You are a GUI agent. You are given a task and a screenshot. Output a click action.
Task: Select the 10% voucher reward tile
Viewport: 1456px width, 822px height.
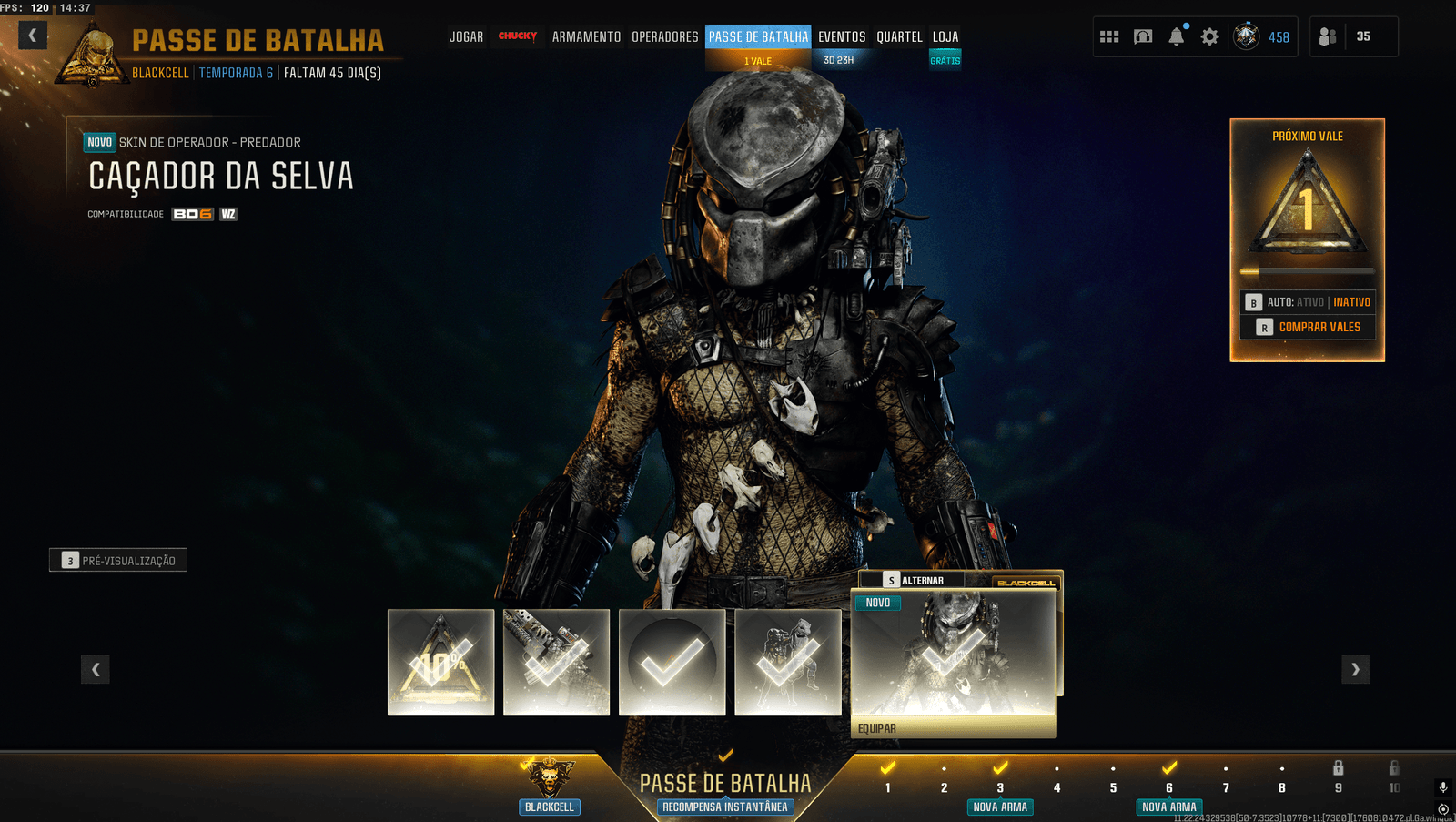pyautogui.click(x=441, y=663)
